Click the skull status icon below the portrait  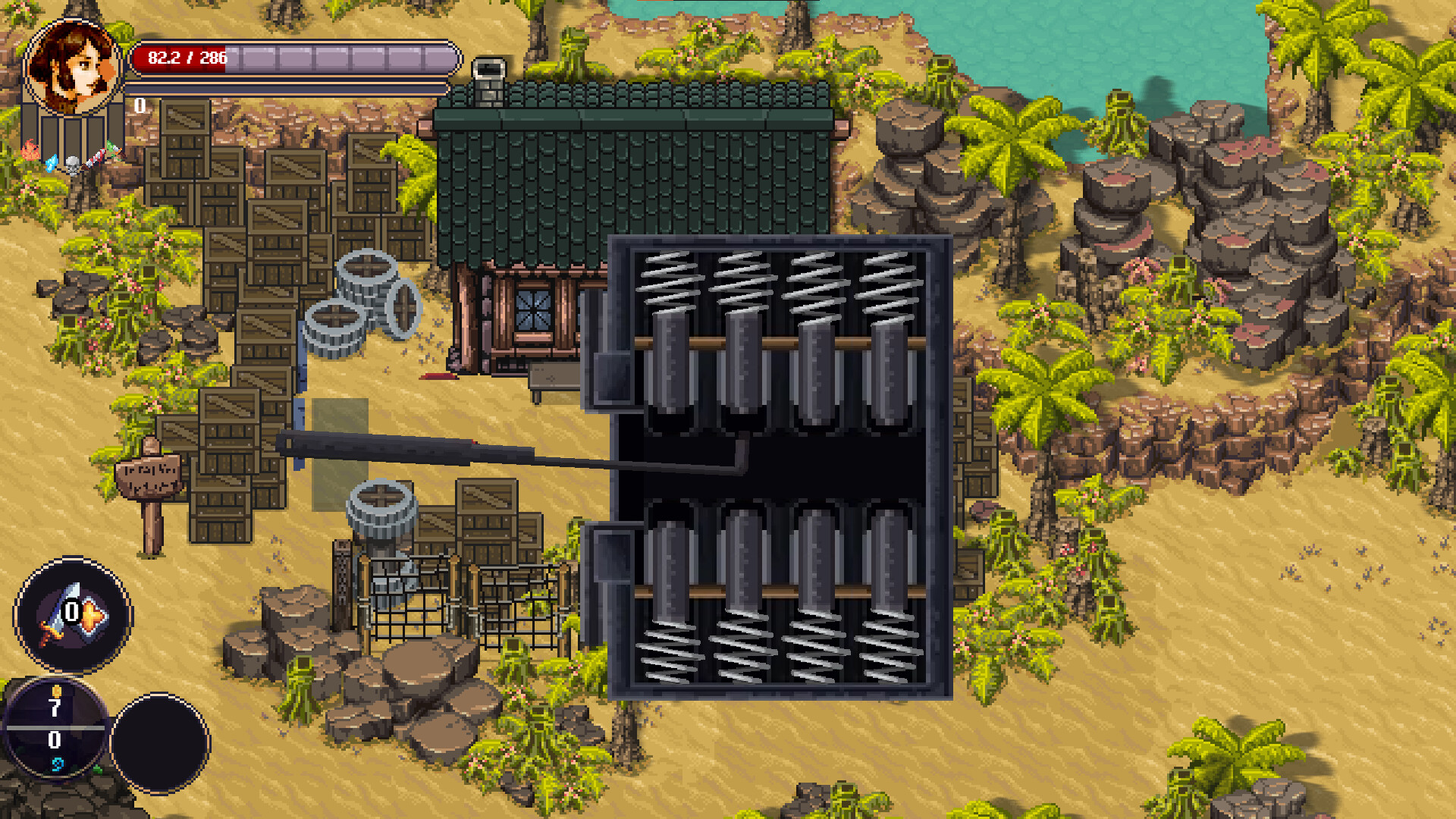pos(73,165)
